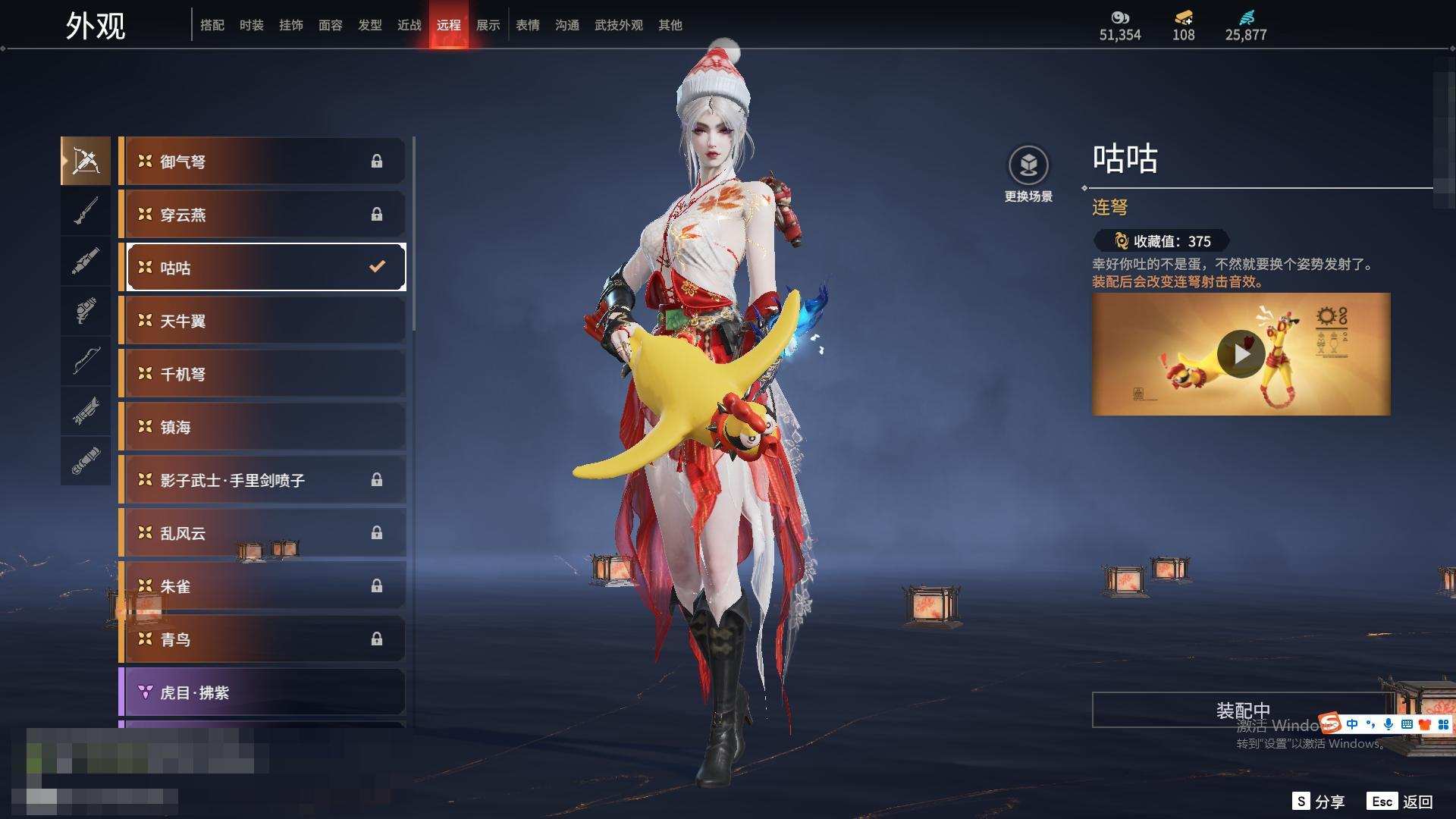The image size is (1456, 819).
Task: Pick the 天牛翼 skin
Action: [x=262, y=321]
